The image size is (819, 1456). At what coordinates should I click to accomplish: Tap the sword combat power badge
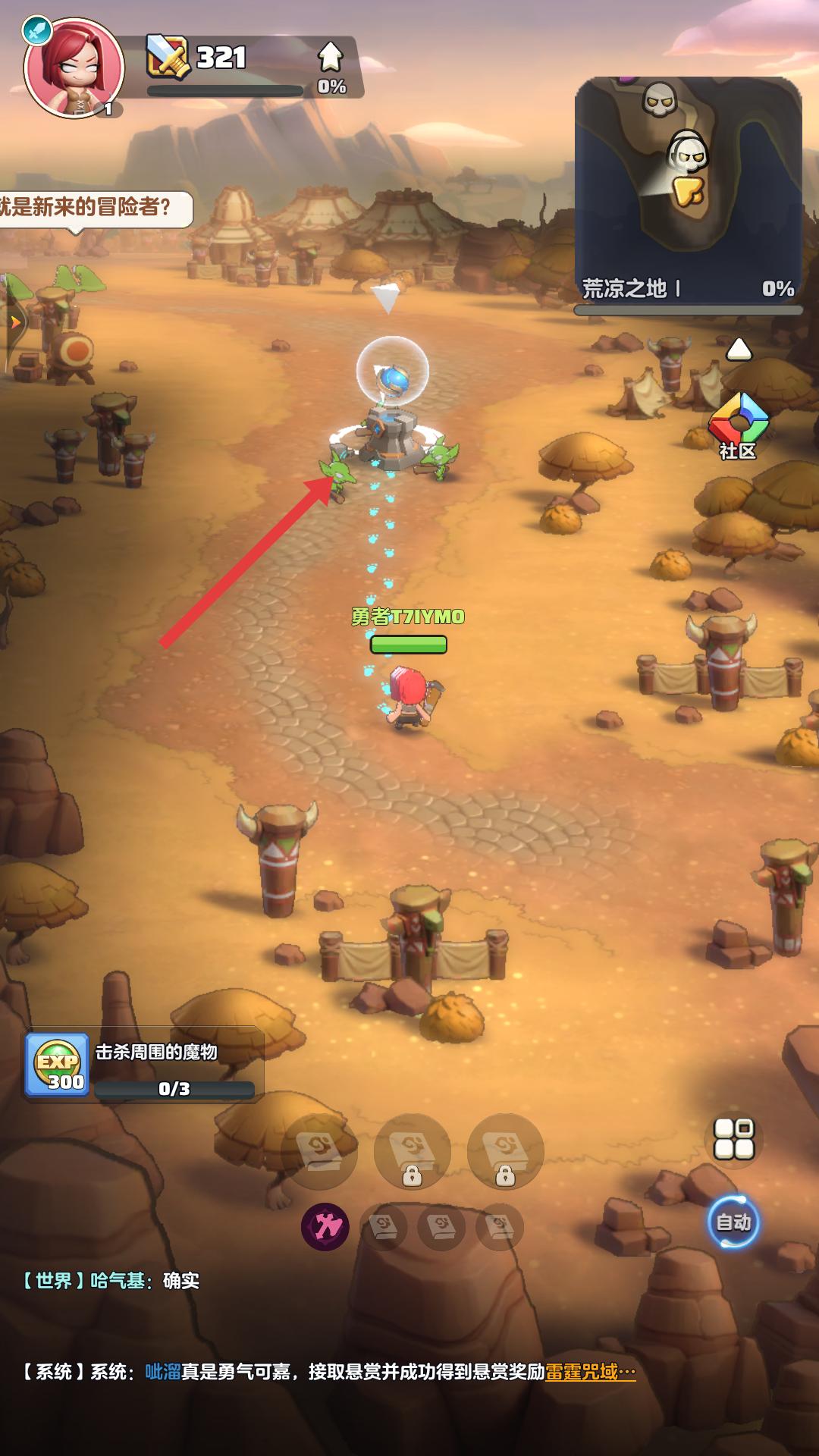[168, 56]
